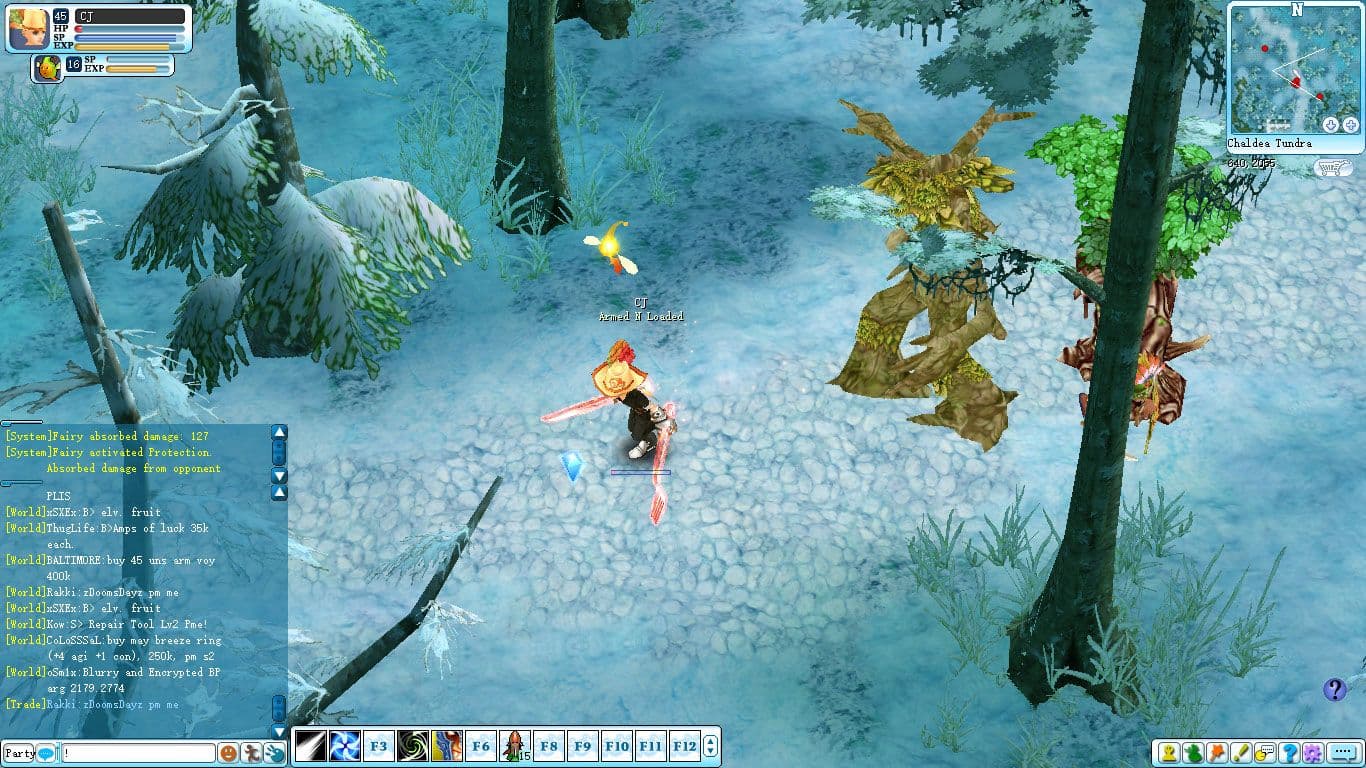Image resolution: width=1366 pixels, height=768 pixels.
Task: Open the purple gear system settings
Action: click(x=1312, y=753)
